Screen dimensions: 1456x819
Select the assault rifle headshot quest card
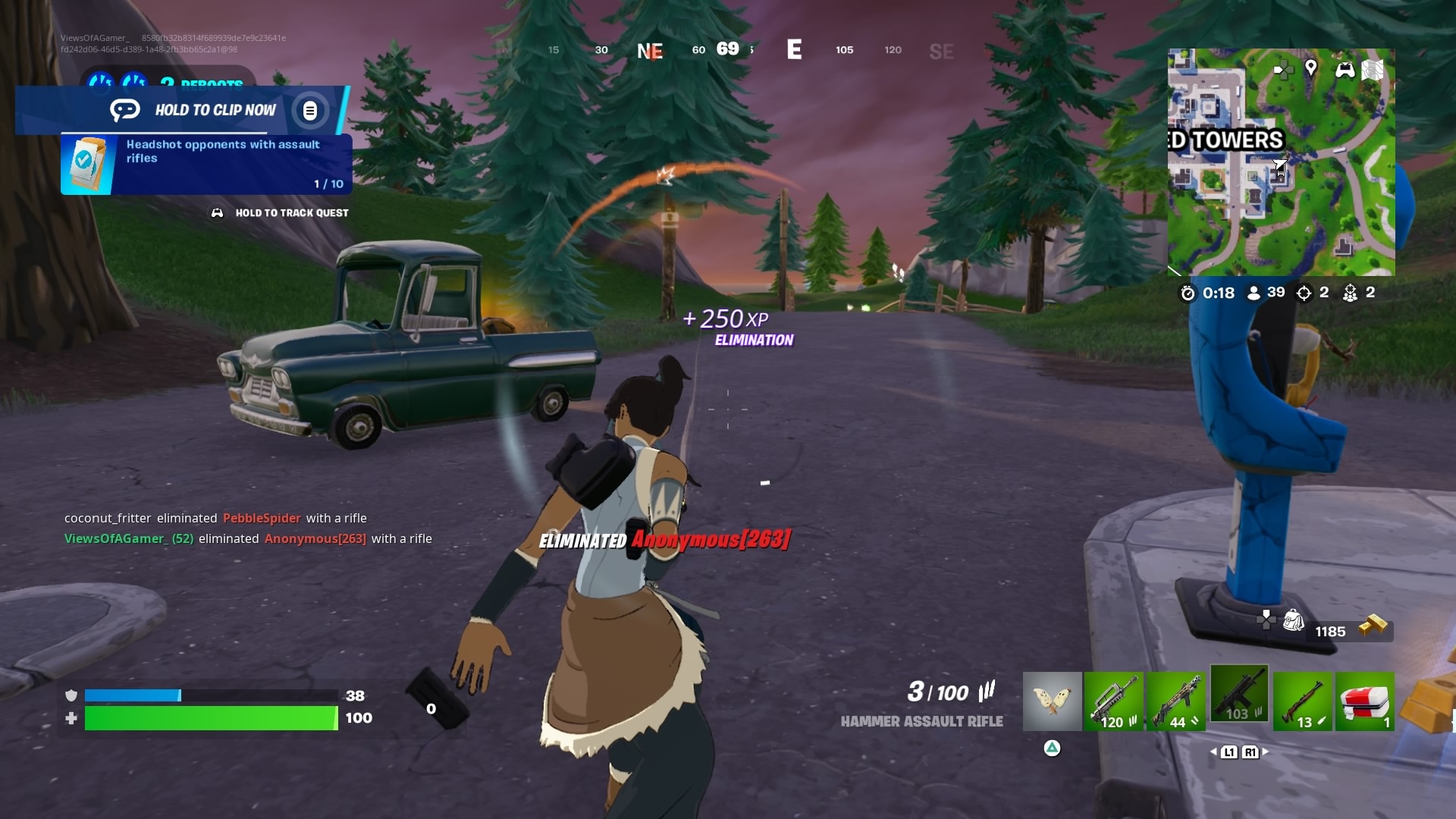point(206,164)
